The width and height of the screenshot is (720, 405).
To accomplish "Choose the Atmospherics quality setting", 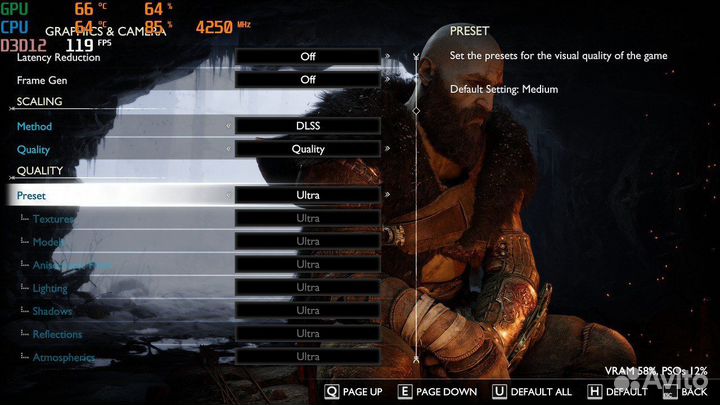I will click(63, 357).
